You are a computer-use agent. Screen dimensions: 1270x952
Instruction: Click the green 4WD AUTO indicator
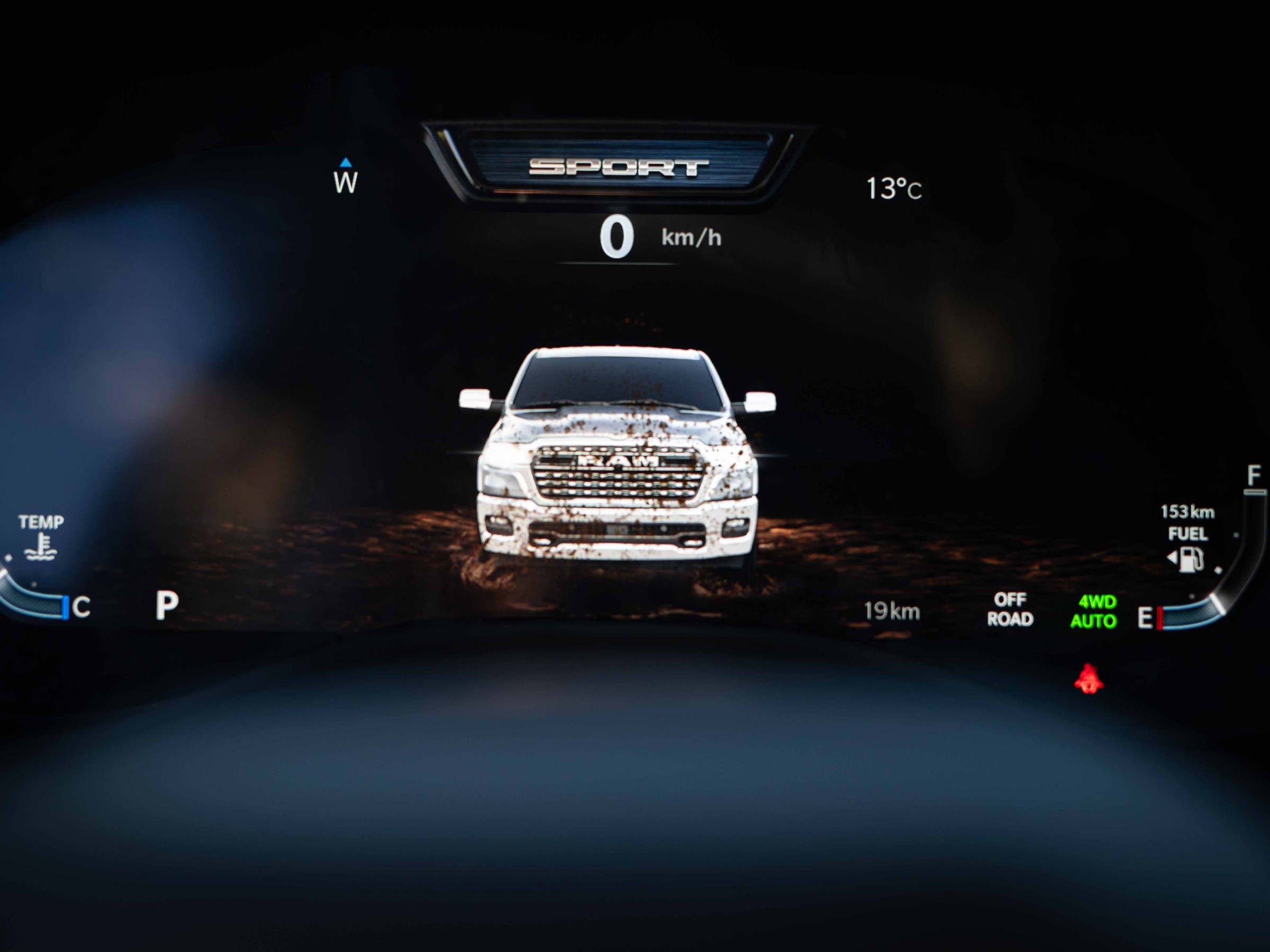coord(1094,611)
